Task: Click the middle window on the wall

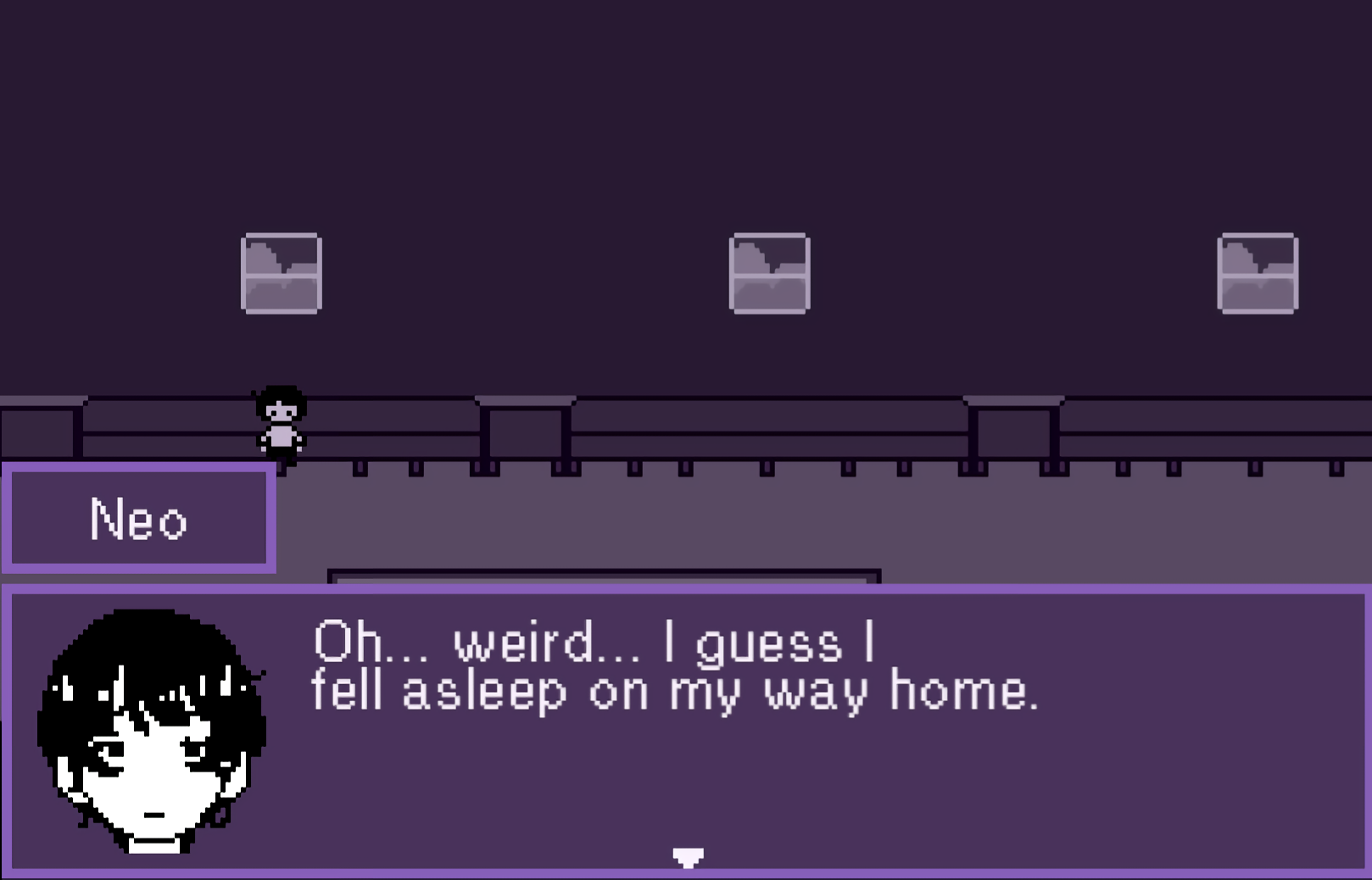Action: pyautogui.click(x=768, y=273)
